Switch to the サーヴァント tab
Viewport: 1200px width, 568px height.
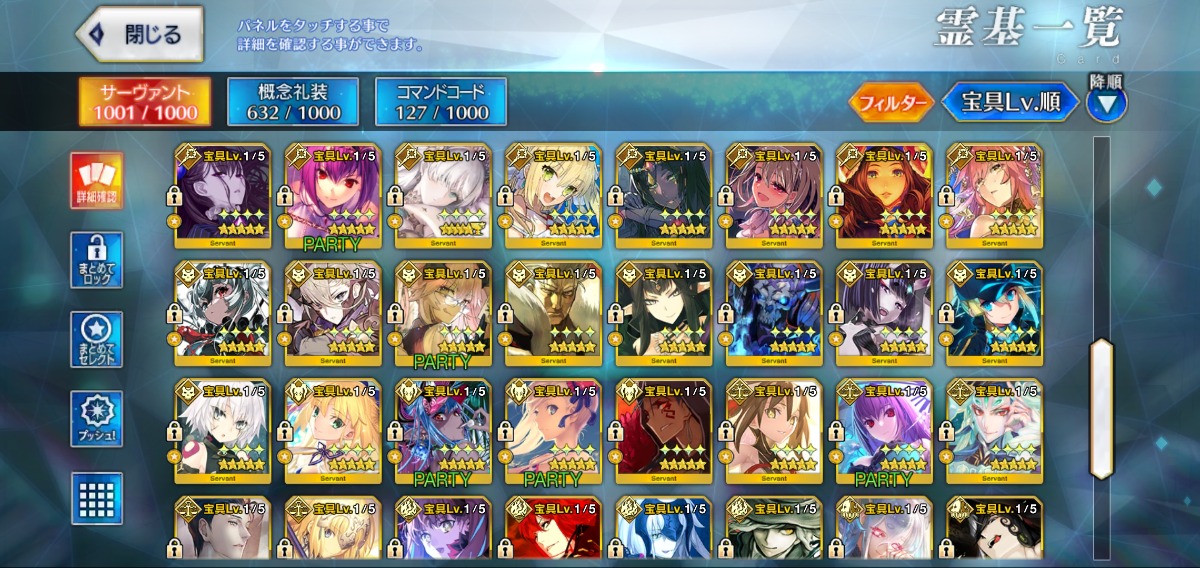coord(145,102)
